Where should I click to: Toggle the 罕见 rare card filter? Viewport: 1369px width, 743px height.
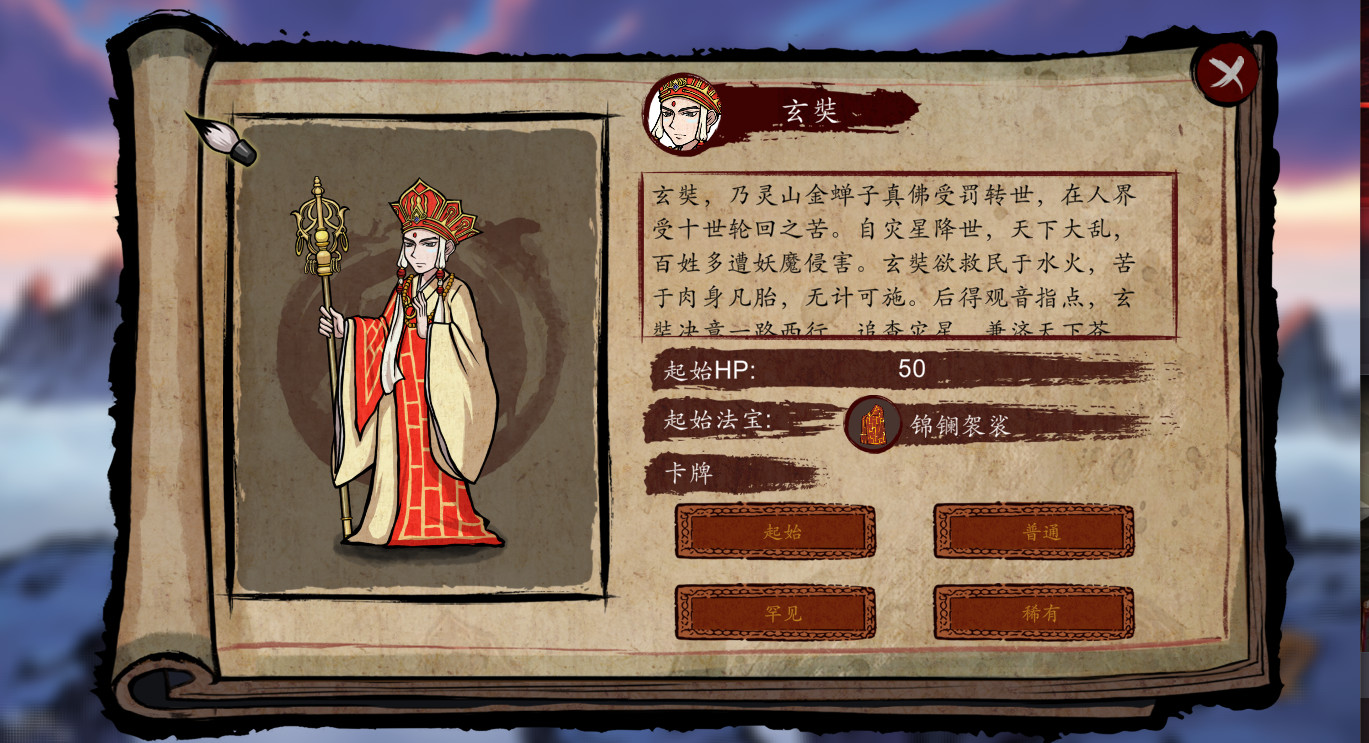click(x=775, y=612)
